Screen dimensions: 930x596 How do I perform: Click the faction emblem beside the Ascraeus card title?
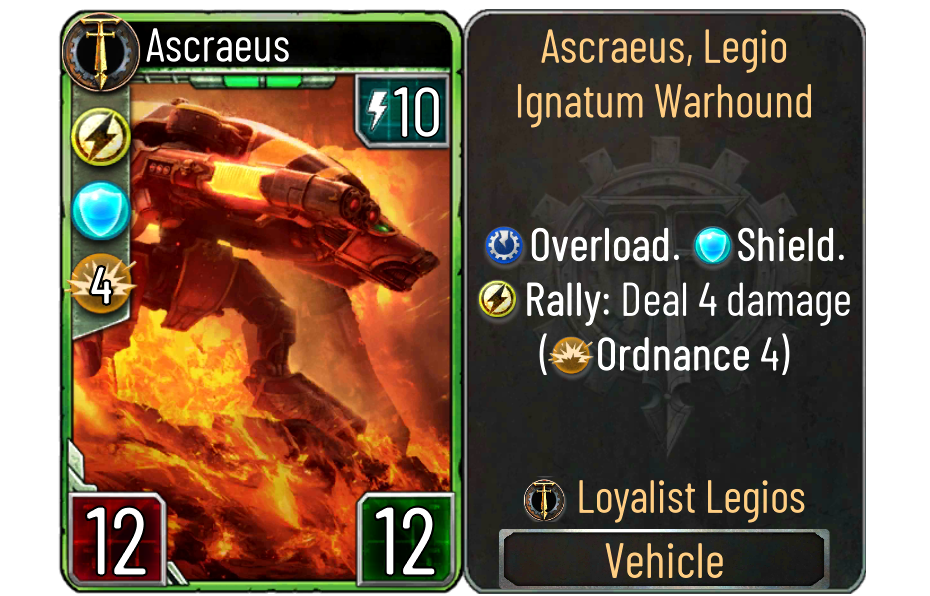(98, 47)
